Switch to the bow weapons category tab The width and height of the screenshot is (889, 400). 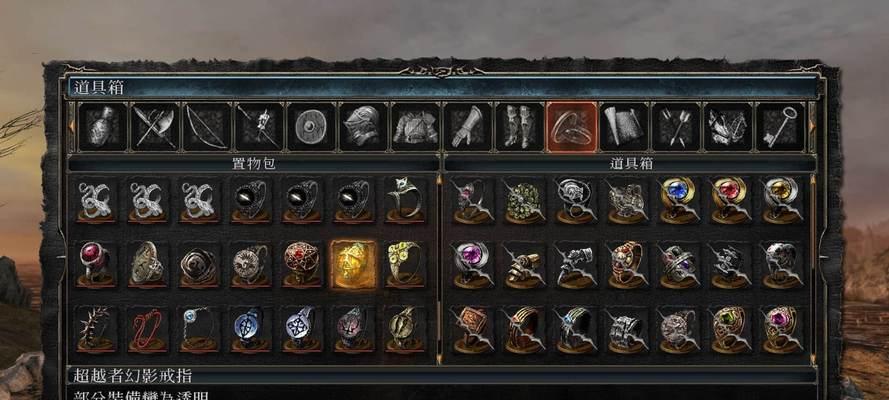[207, 127]
